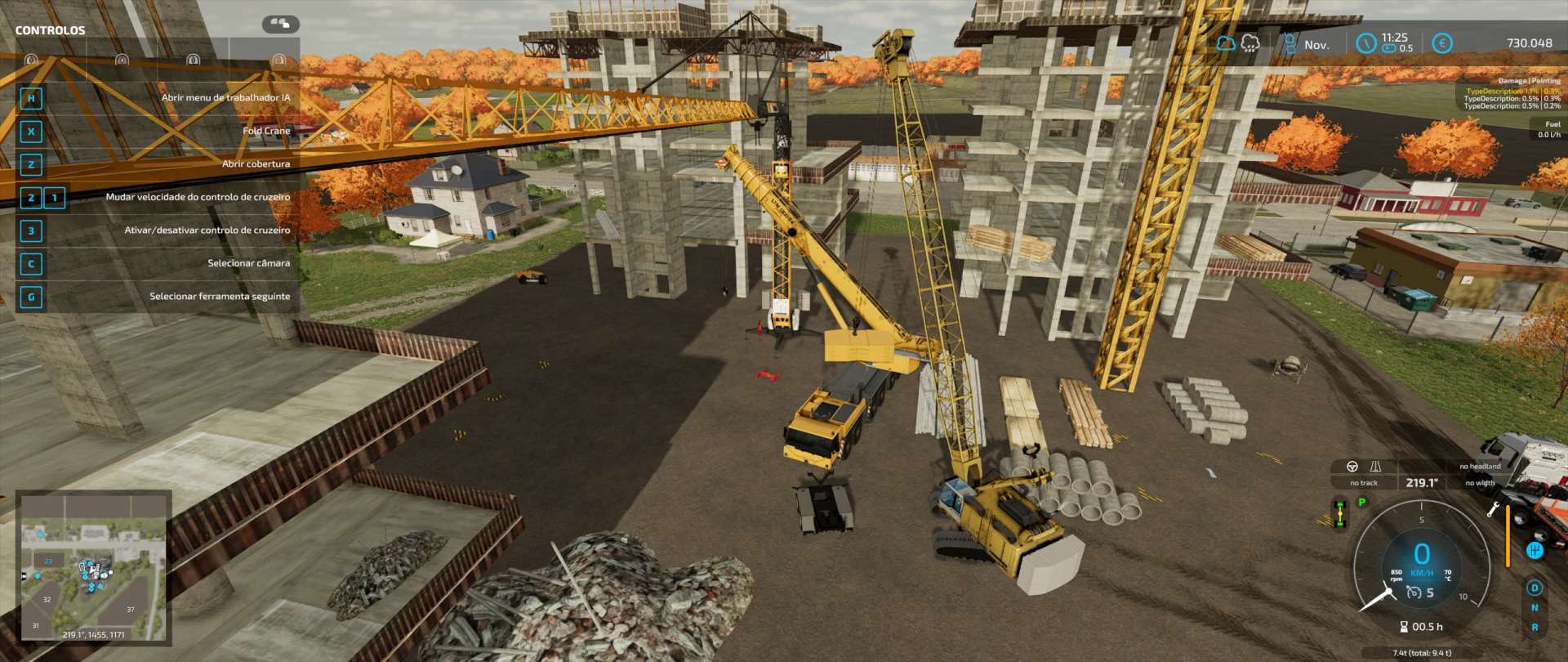Choose reverse gear R
This screenshot has width=1568, height=662.
(x=1535, y=628)
